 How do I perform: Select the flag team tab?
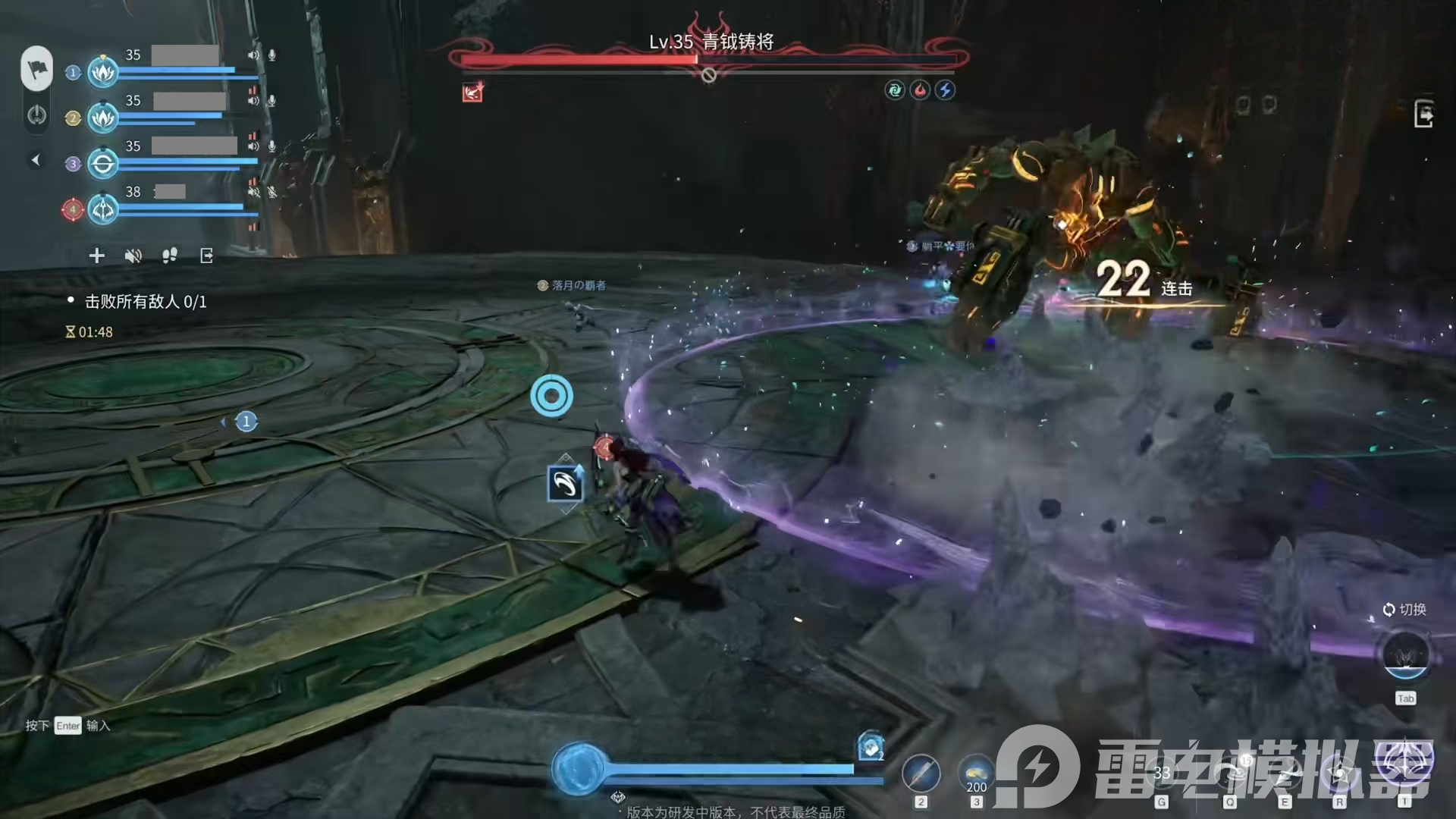point(36,68)
